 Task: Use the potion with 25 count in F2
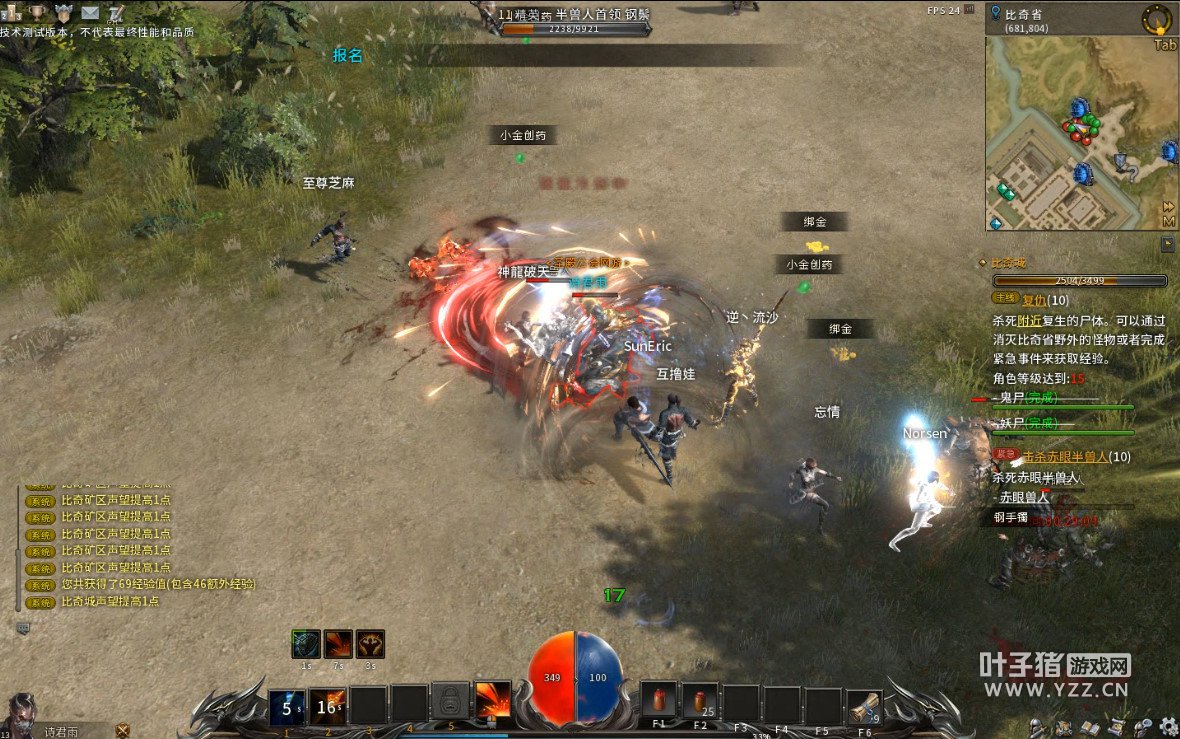(699, 702)
